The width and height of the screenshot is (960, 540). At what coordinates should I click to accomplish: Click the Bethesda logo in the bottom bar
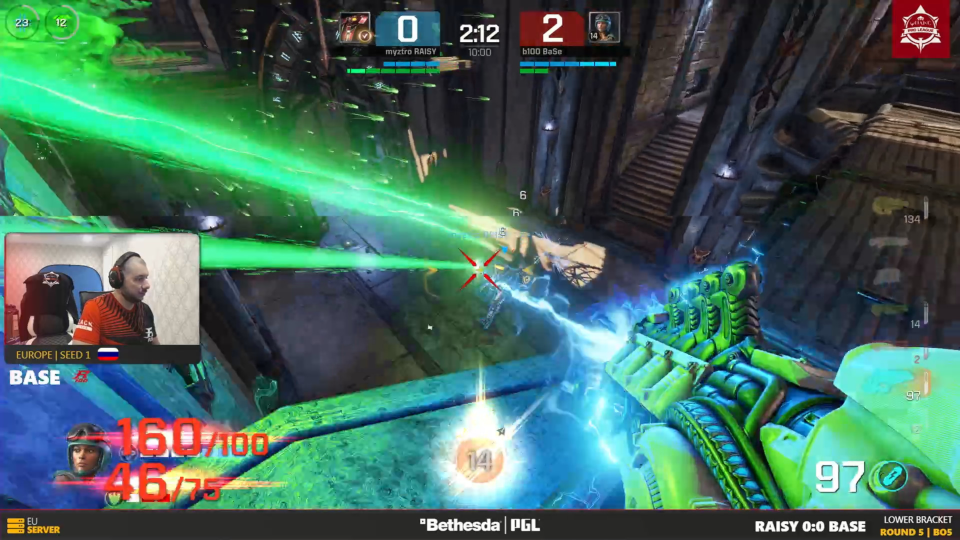461,525
